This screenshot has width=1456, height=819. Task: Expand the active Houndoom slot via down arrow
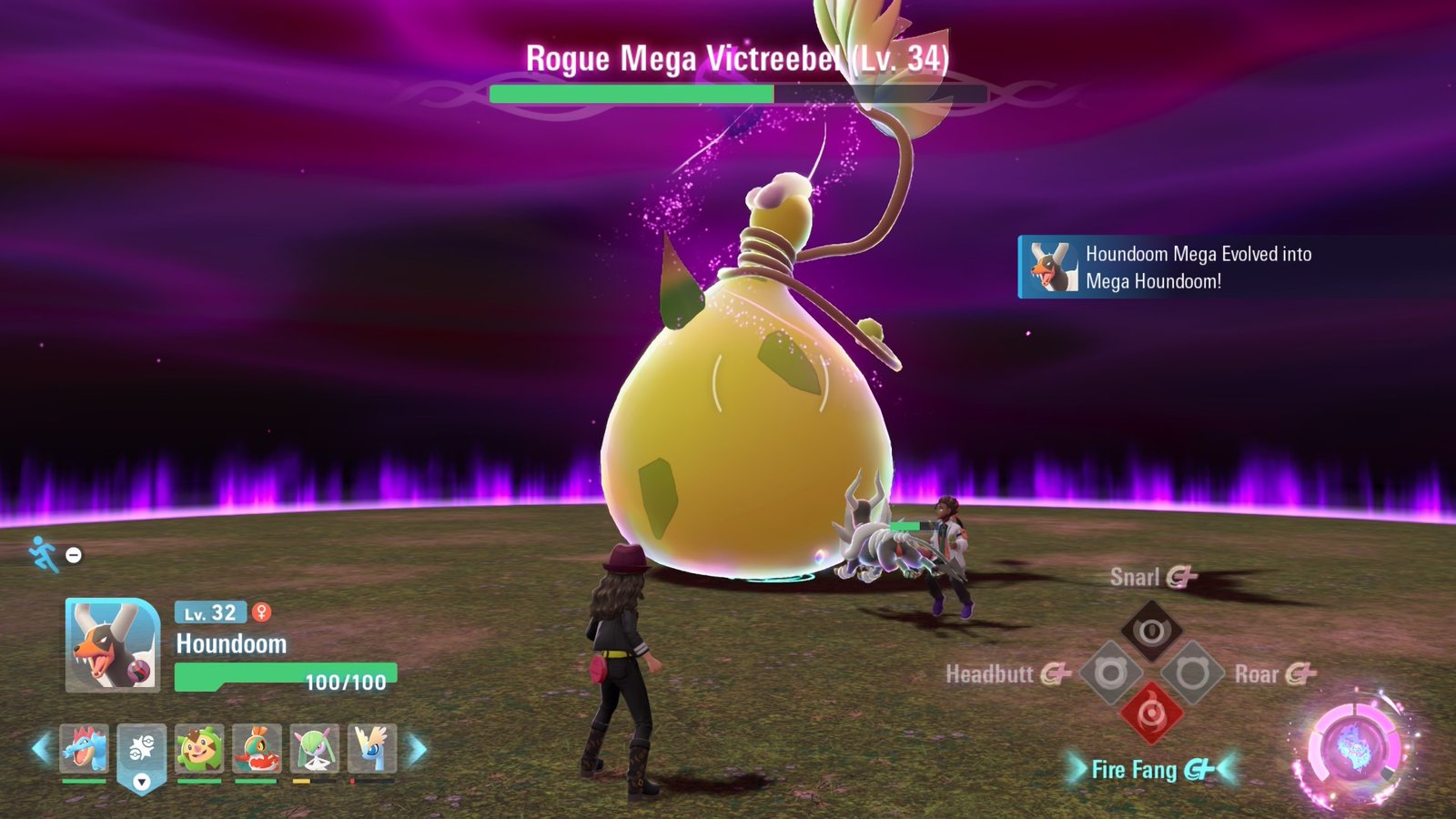click(142, 782)
